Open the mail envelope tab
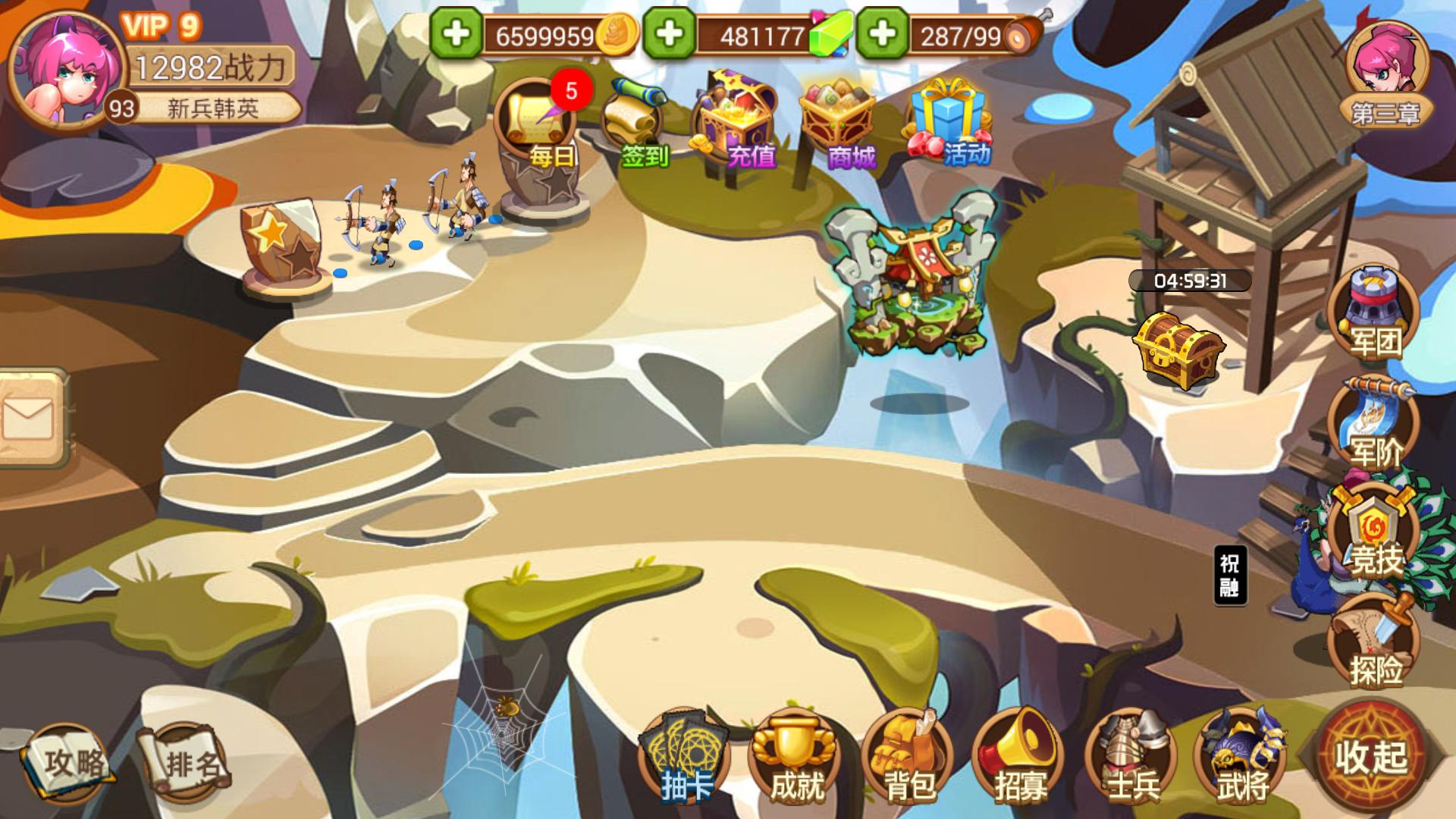1456x819 pixels. (30, 419)
